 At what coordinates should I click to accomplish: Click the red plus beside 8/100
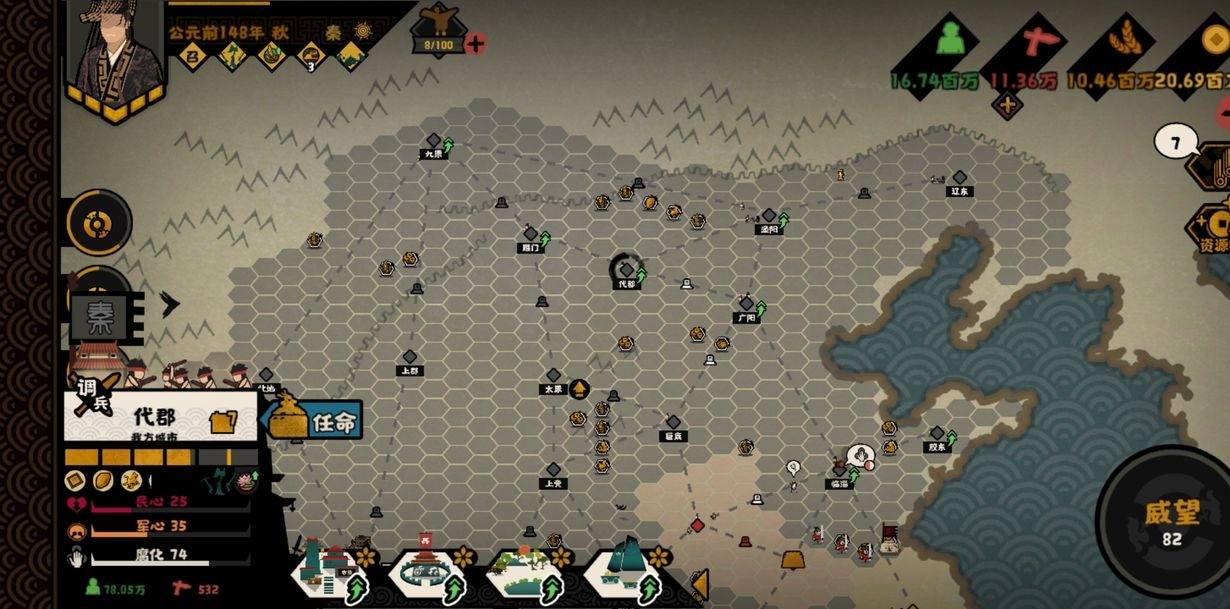[x=476, y=43]
